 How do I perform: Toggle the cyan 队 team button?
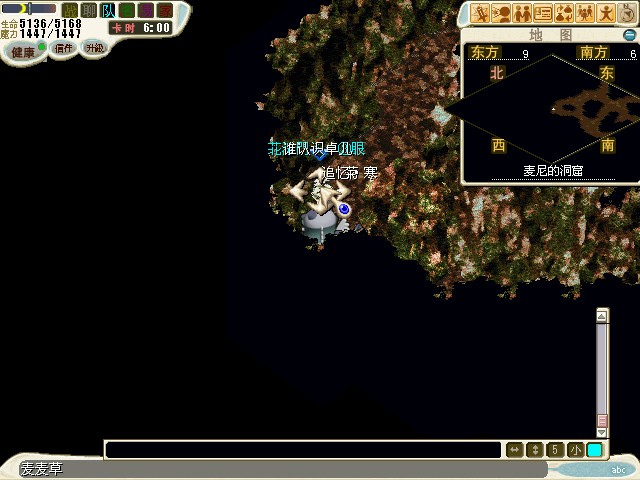[108, 9]
